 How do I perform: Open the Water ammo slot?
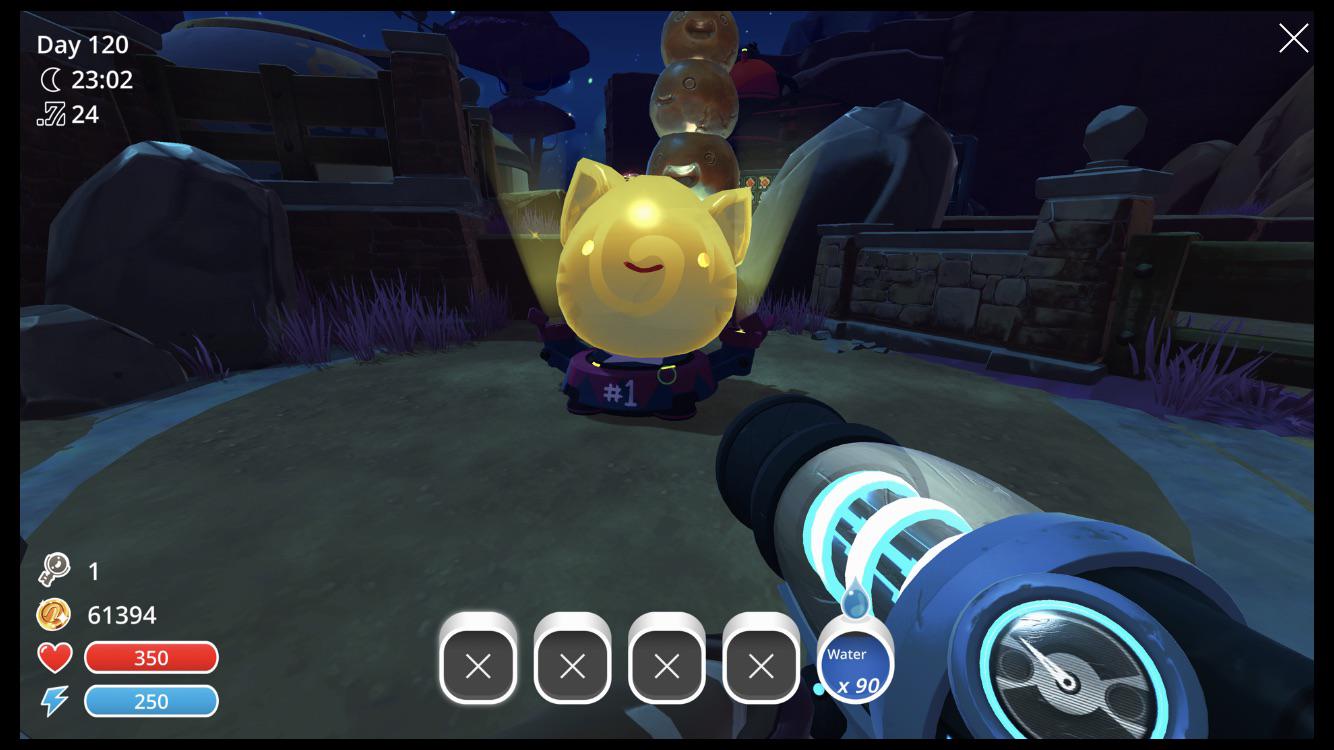click(856, 660)
